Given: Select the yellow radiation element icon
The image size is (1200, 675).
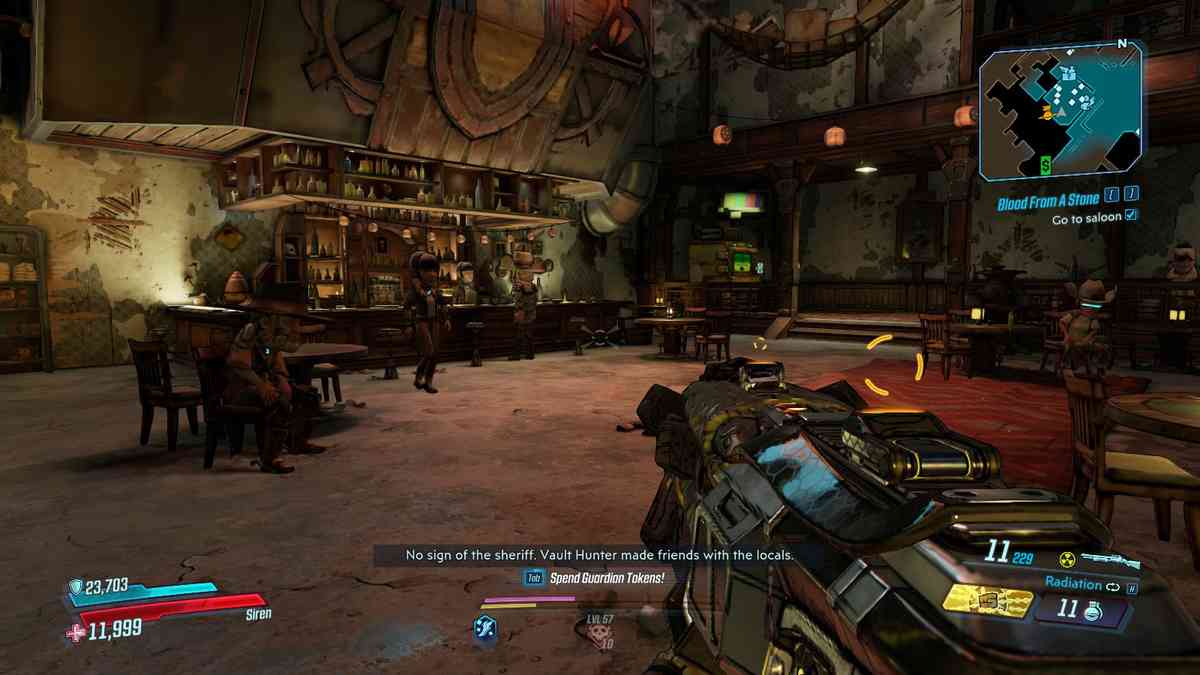Looking at the screenshot, I should [x=1067, y=560].
